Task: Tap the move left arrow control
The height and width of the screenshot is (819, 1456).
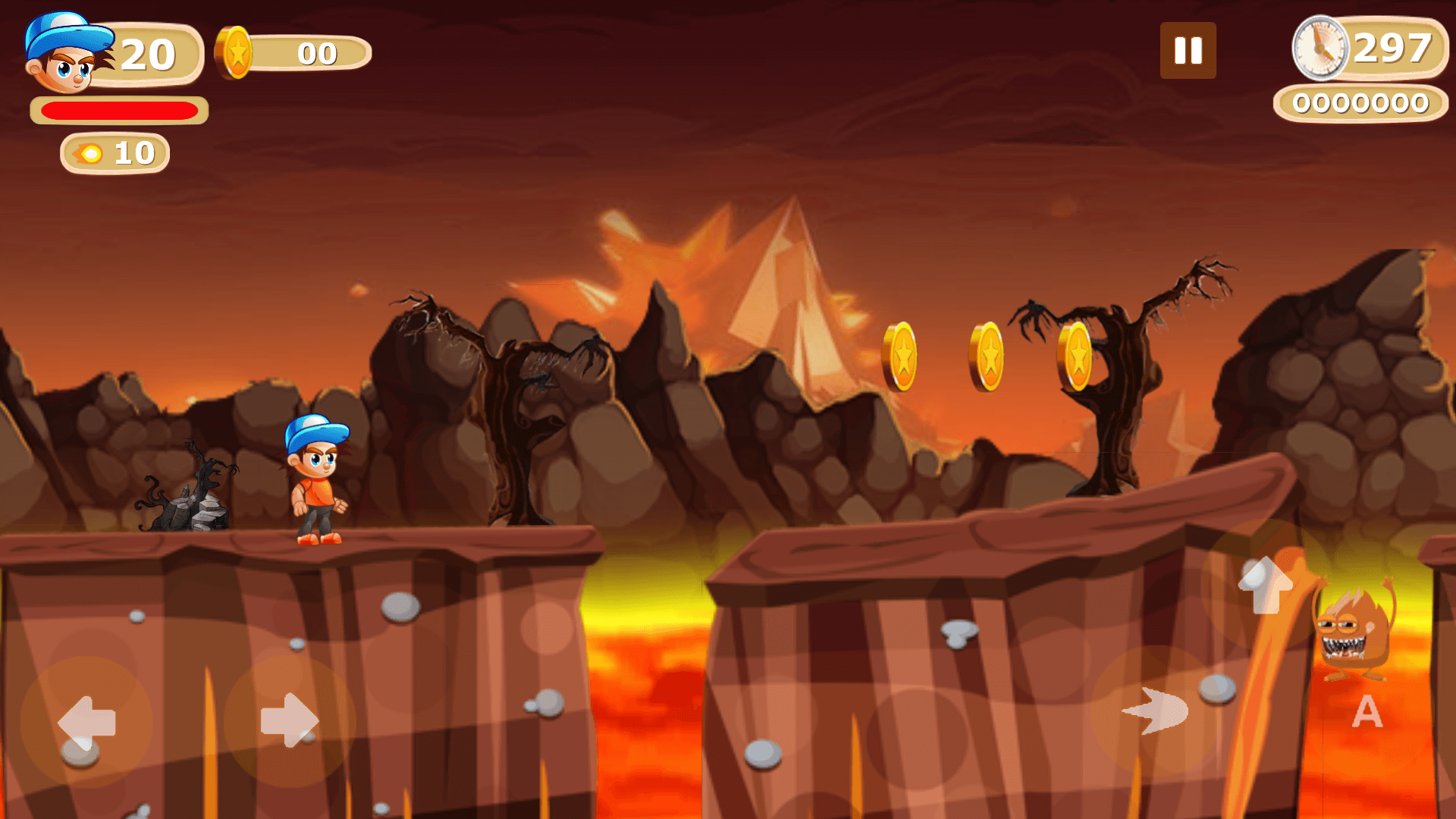Action: [x=86, y=721]
